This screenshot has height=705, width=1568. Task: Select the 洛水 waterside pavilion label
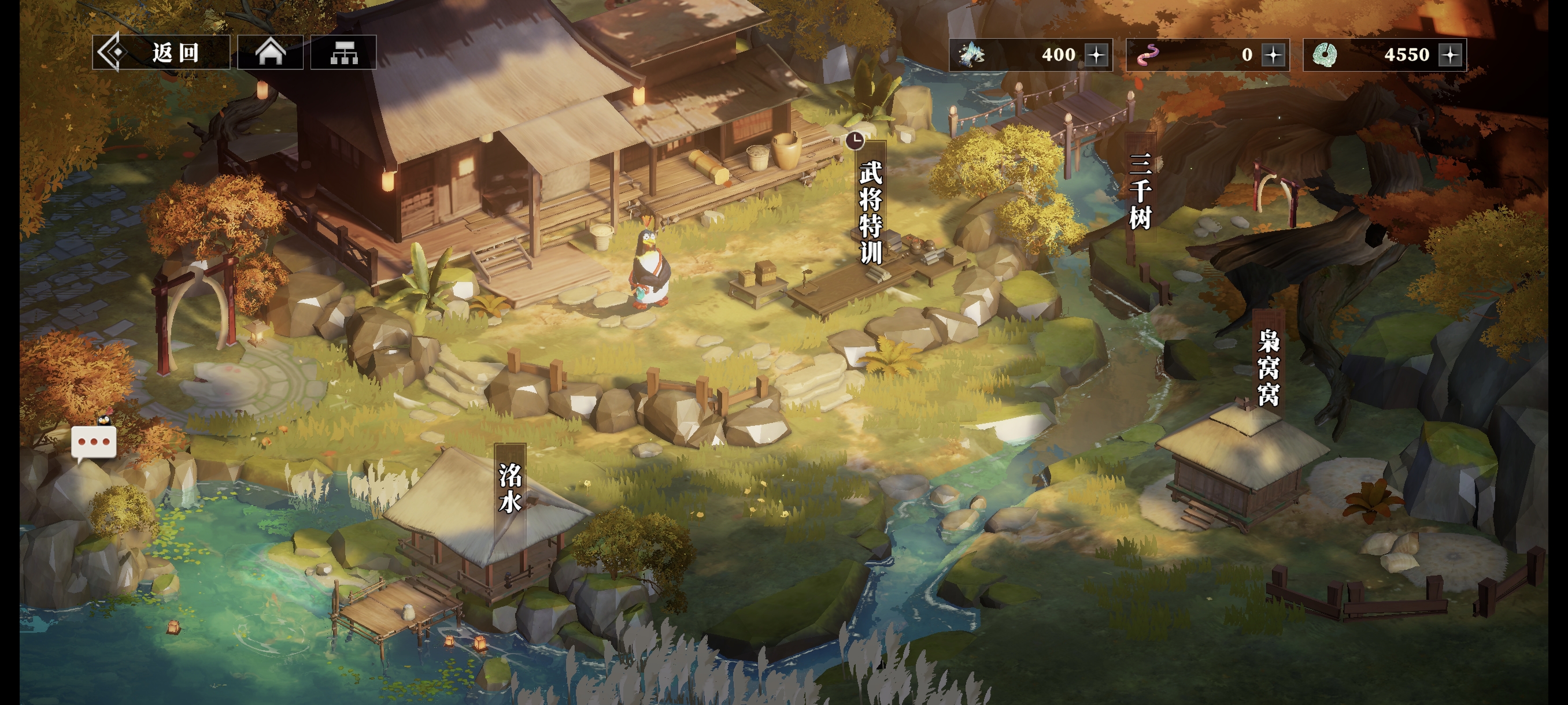click(x=510, y=488)
